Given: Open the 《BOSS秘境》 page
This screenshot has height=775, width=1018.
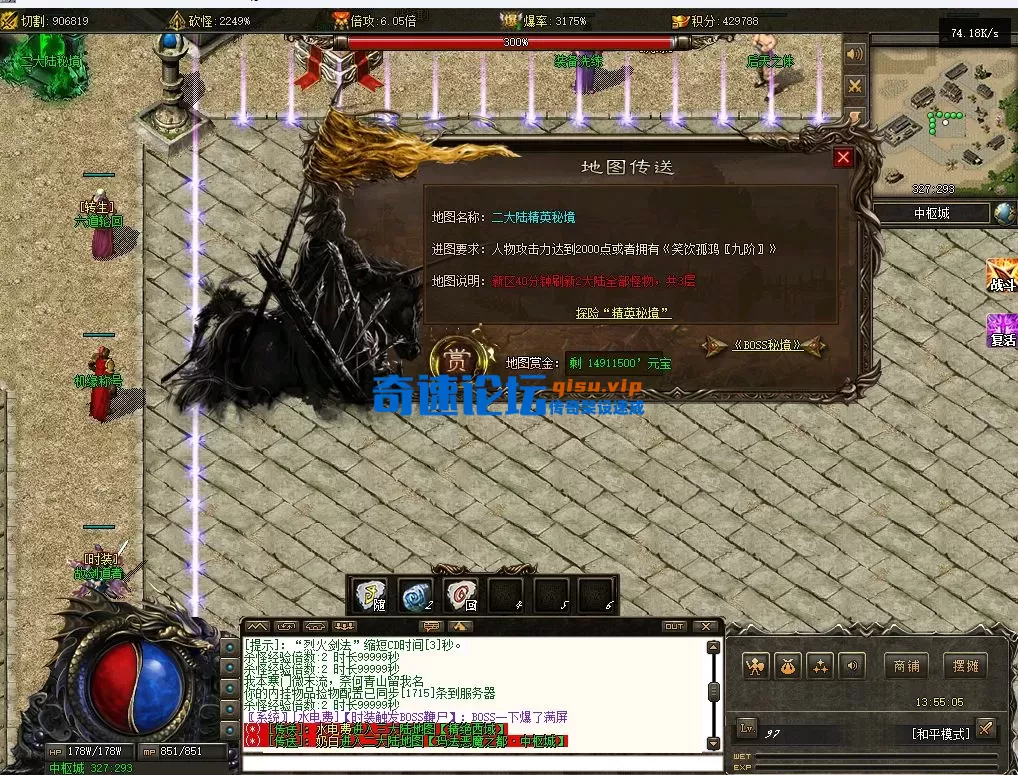Looking at the screenshot, I should point(766,345).
